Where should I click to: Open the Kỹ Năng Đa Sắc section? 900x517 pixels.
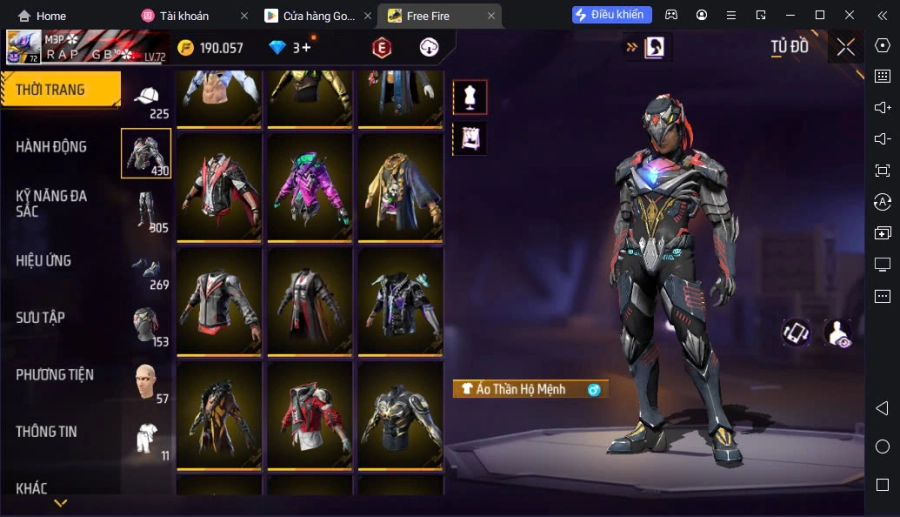52,203
